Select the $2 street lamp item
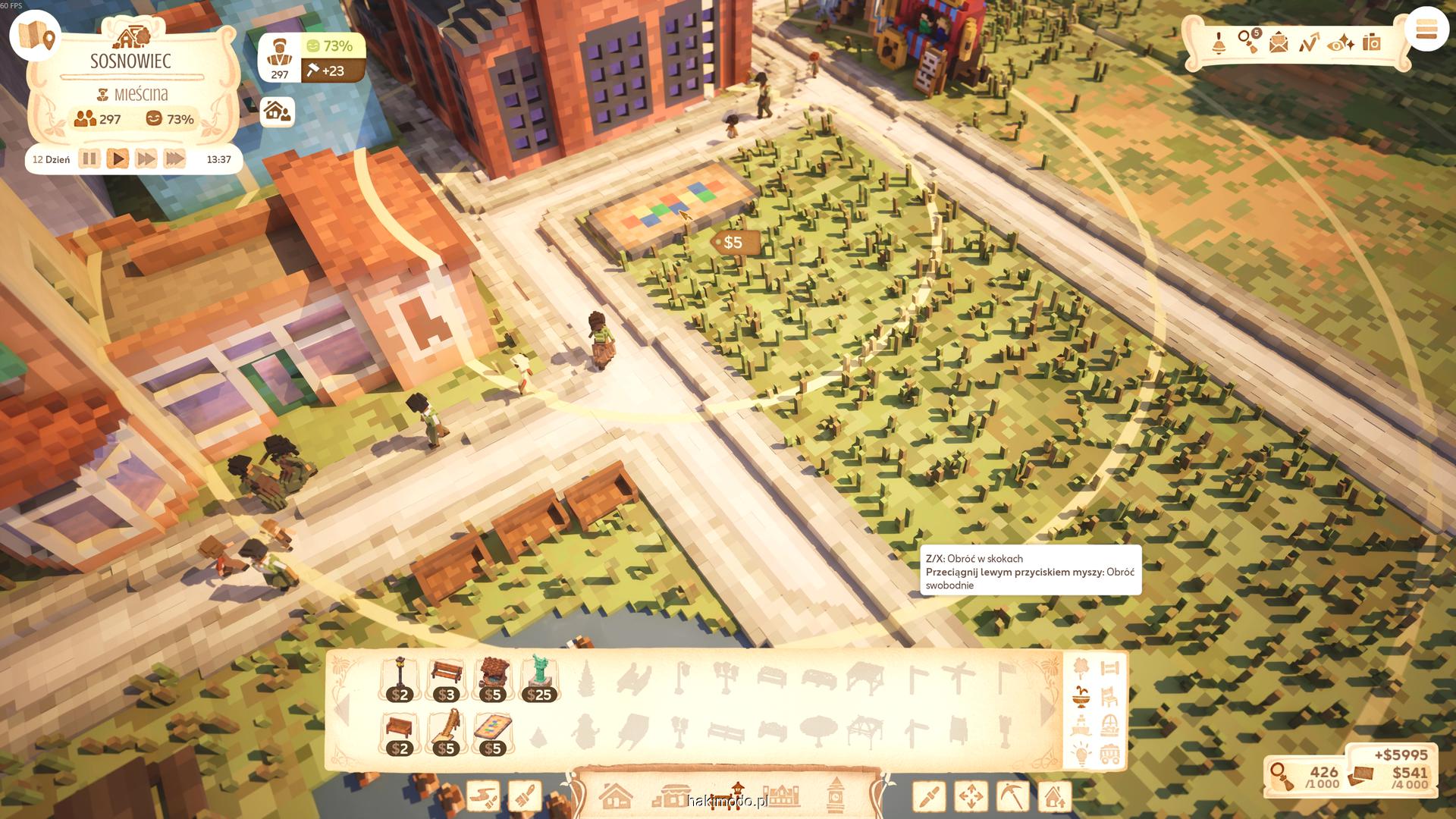This screenshot has height=819, width=1456. tap(400, 679)
